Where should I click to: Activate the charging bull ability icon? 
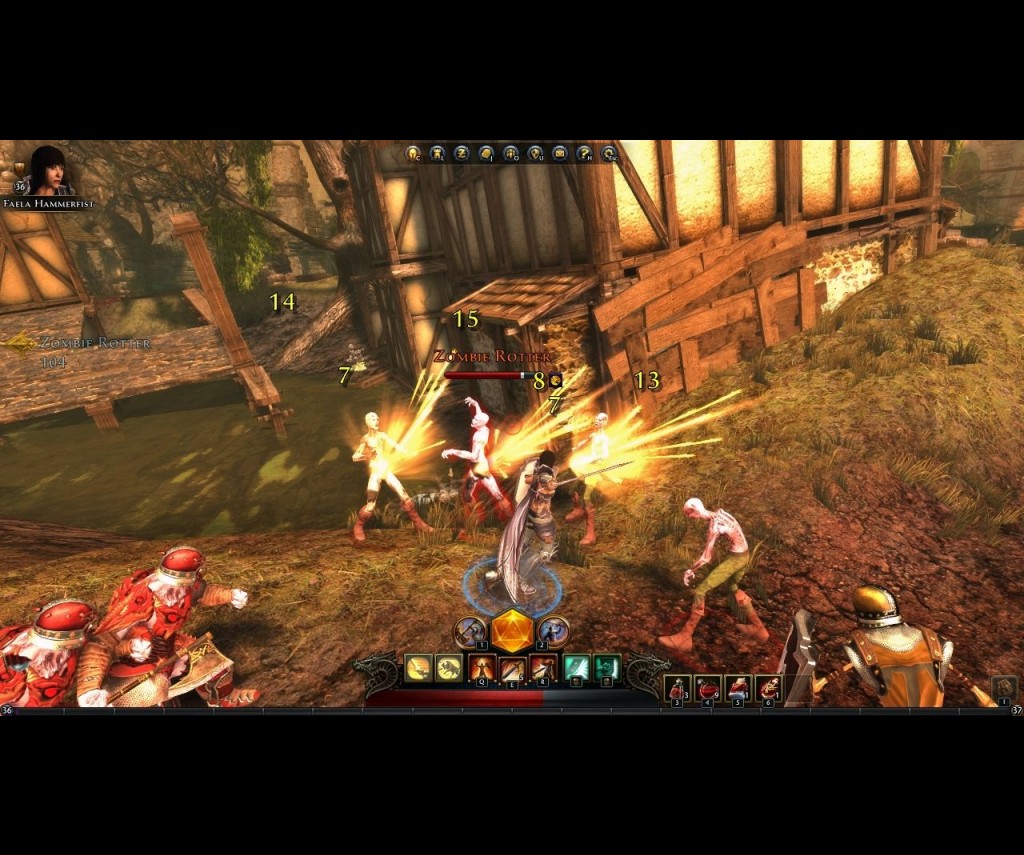click(449, 667)
